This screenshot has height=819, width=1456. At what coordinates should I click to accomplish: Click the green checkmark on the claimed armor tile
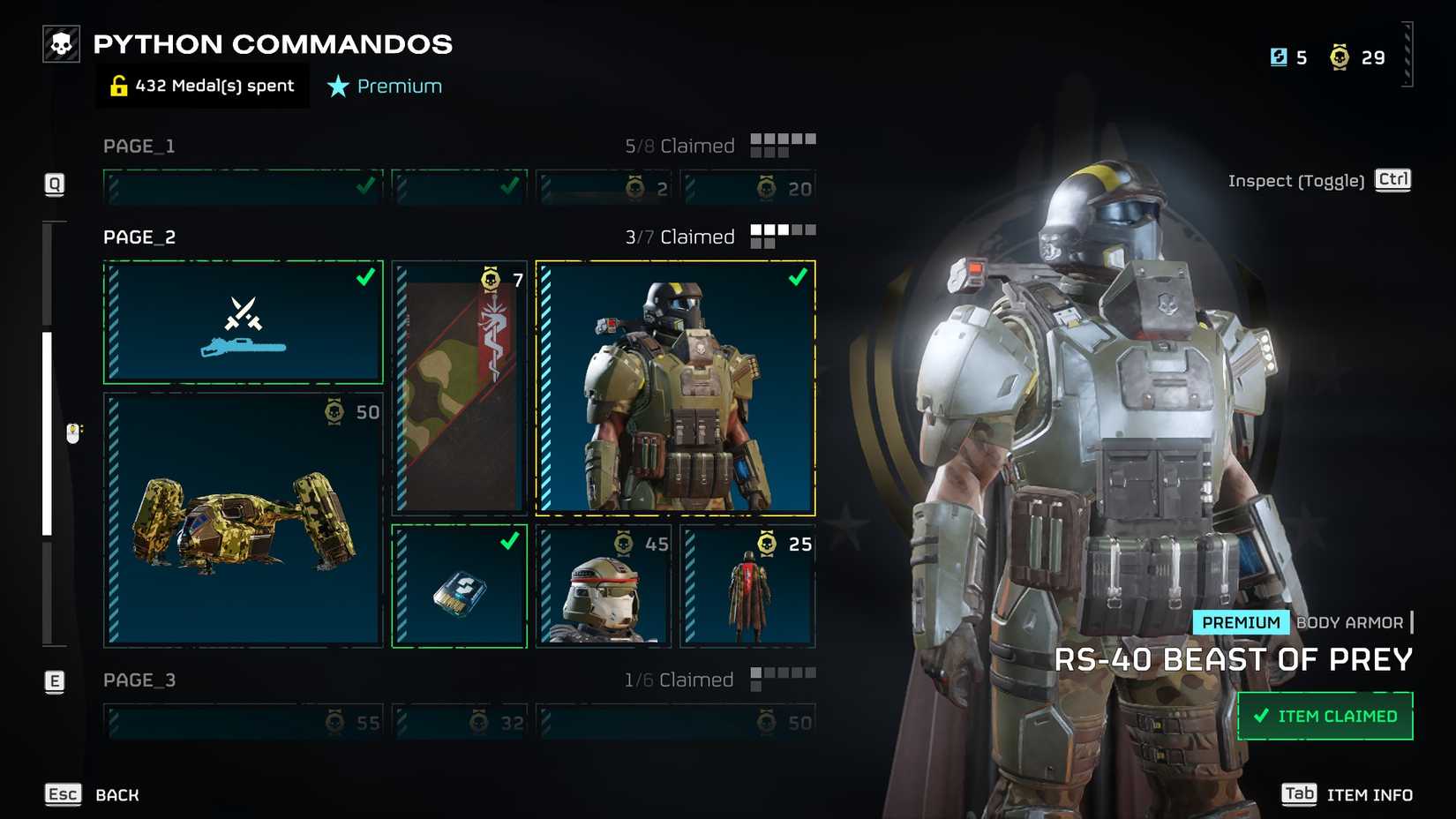pyautogui.click(x=799, y=277)
